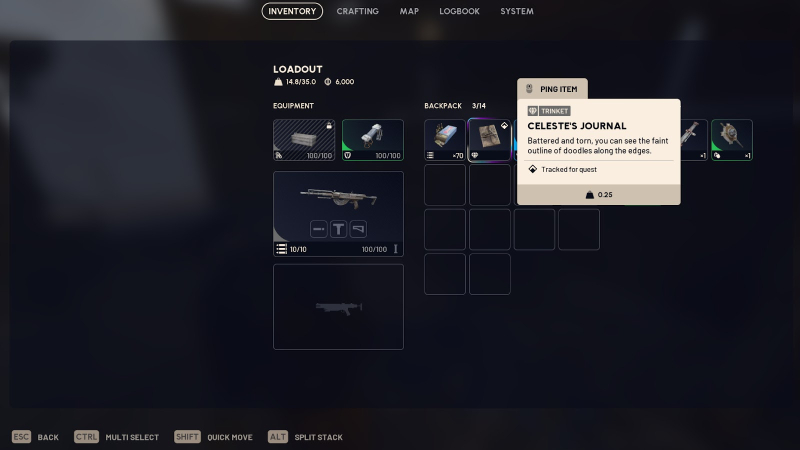Select the primary weapon slot
Screen dimensions: 800x450
click(x=338, y=214)
